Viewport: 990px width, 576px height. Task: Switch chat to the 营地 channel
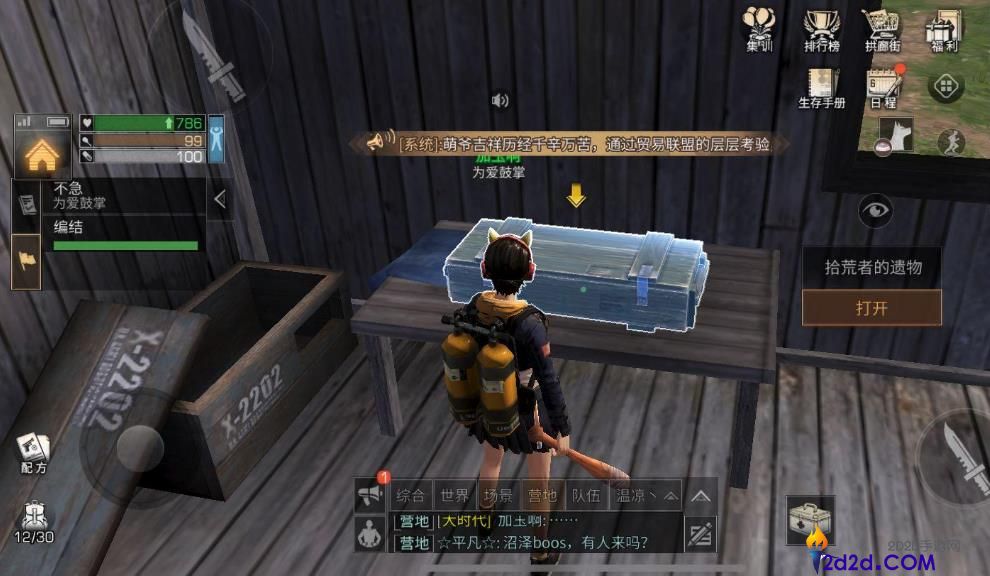(x=542, y=495)
